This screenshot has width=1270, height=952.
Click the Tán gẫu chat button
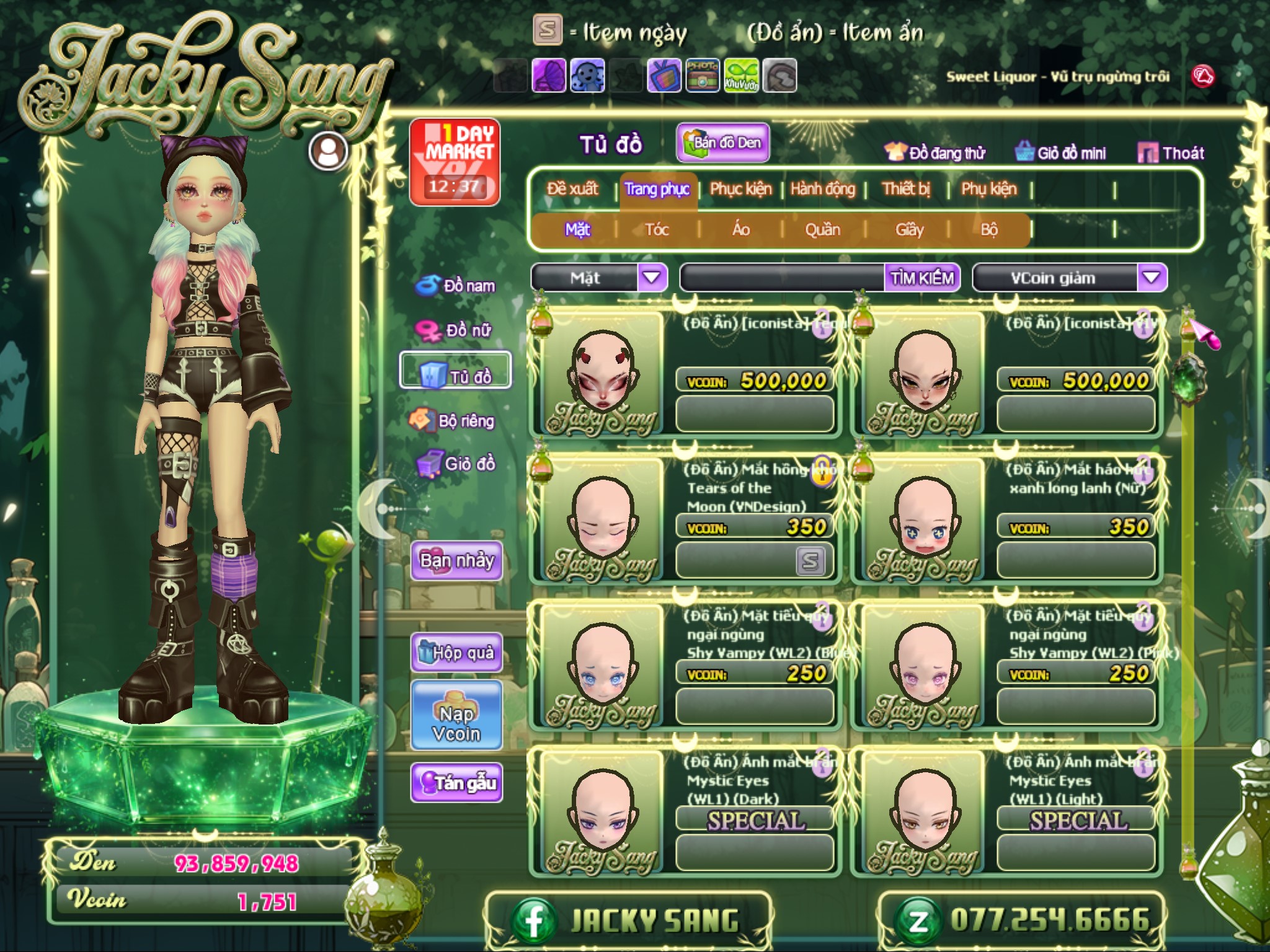456,783
